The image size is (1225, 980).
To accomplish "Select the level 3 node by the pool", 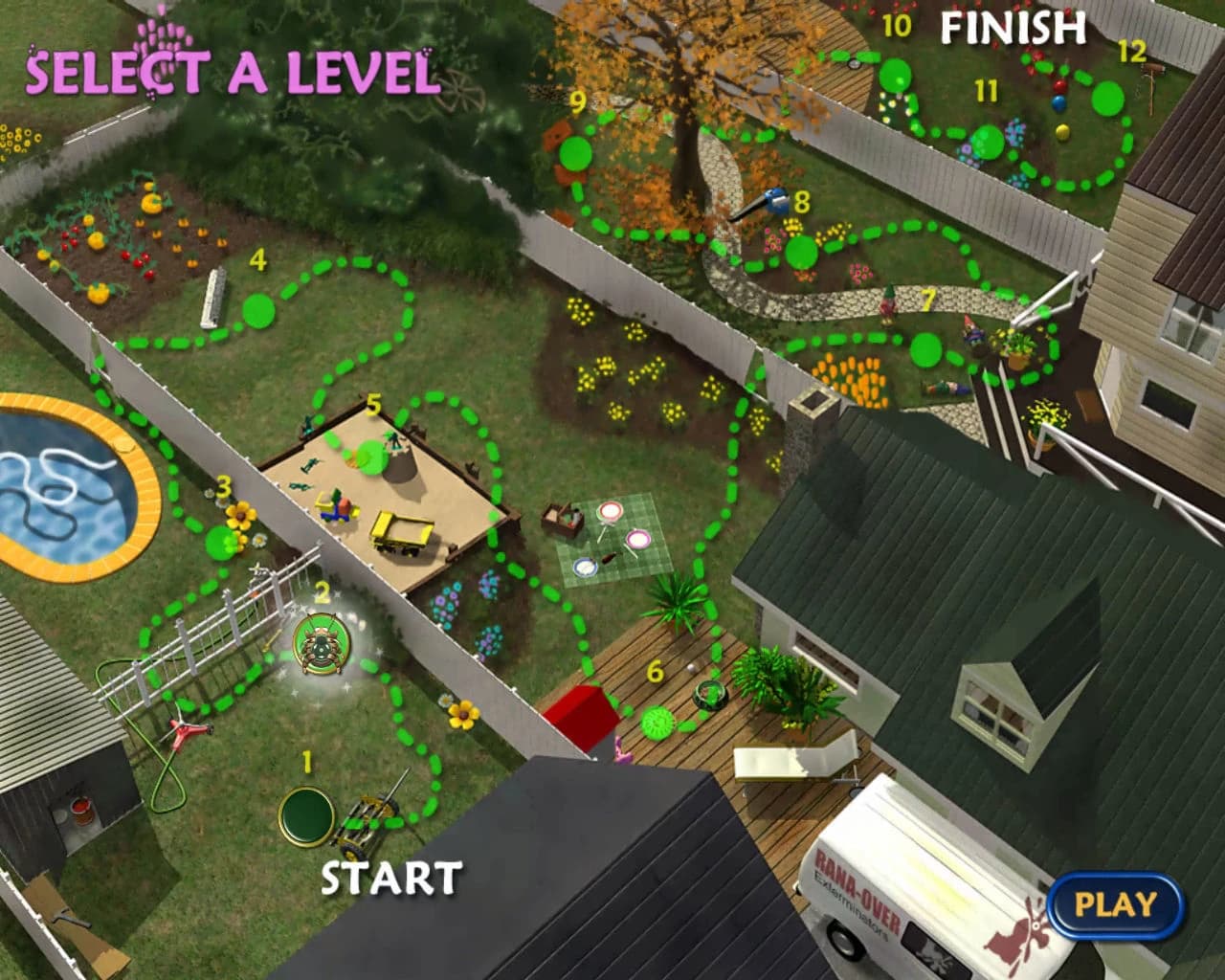I will (221, 542).
